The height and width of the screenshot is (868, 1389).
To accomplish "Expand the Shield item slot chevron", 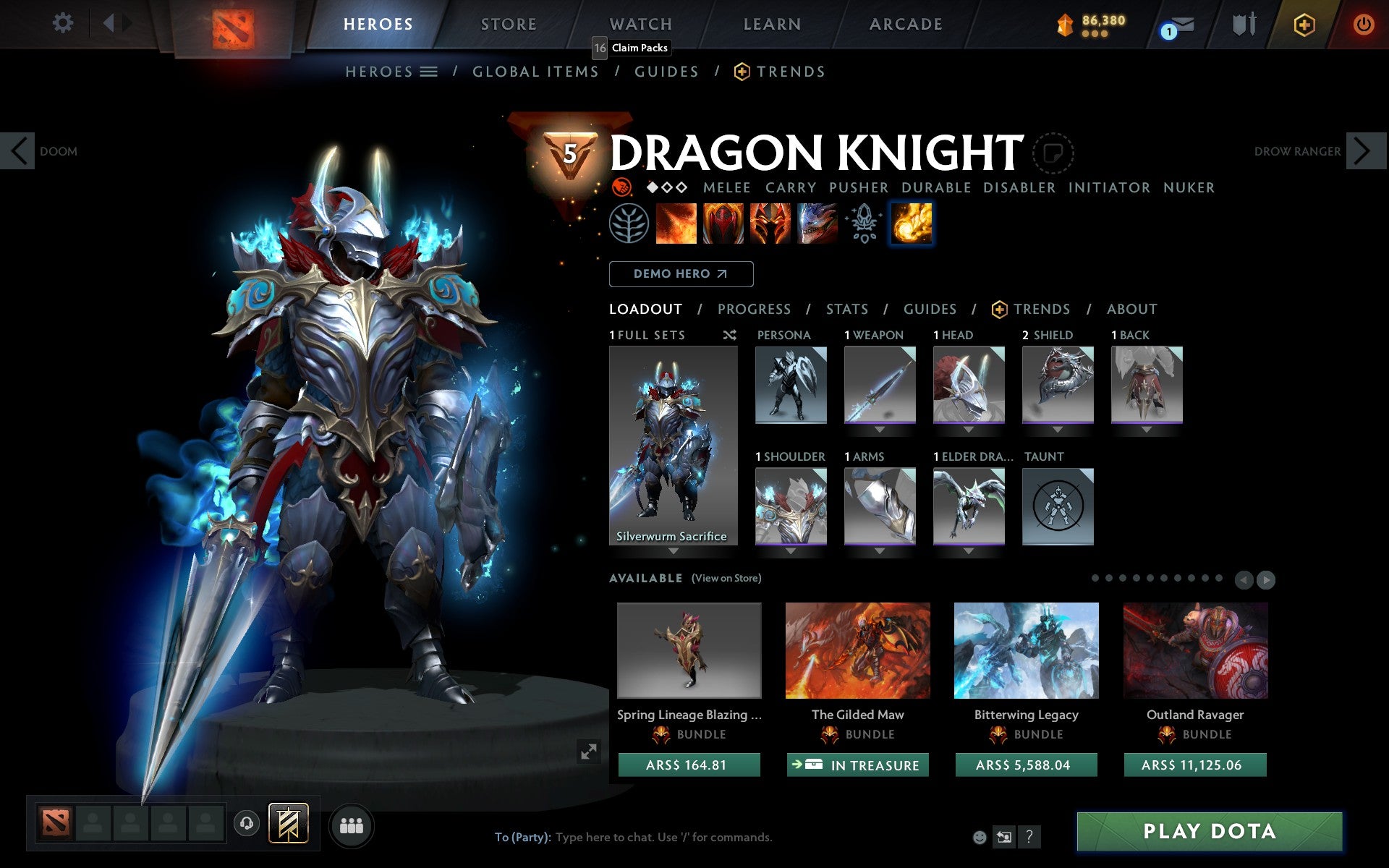I will pos(1058,427).
